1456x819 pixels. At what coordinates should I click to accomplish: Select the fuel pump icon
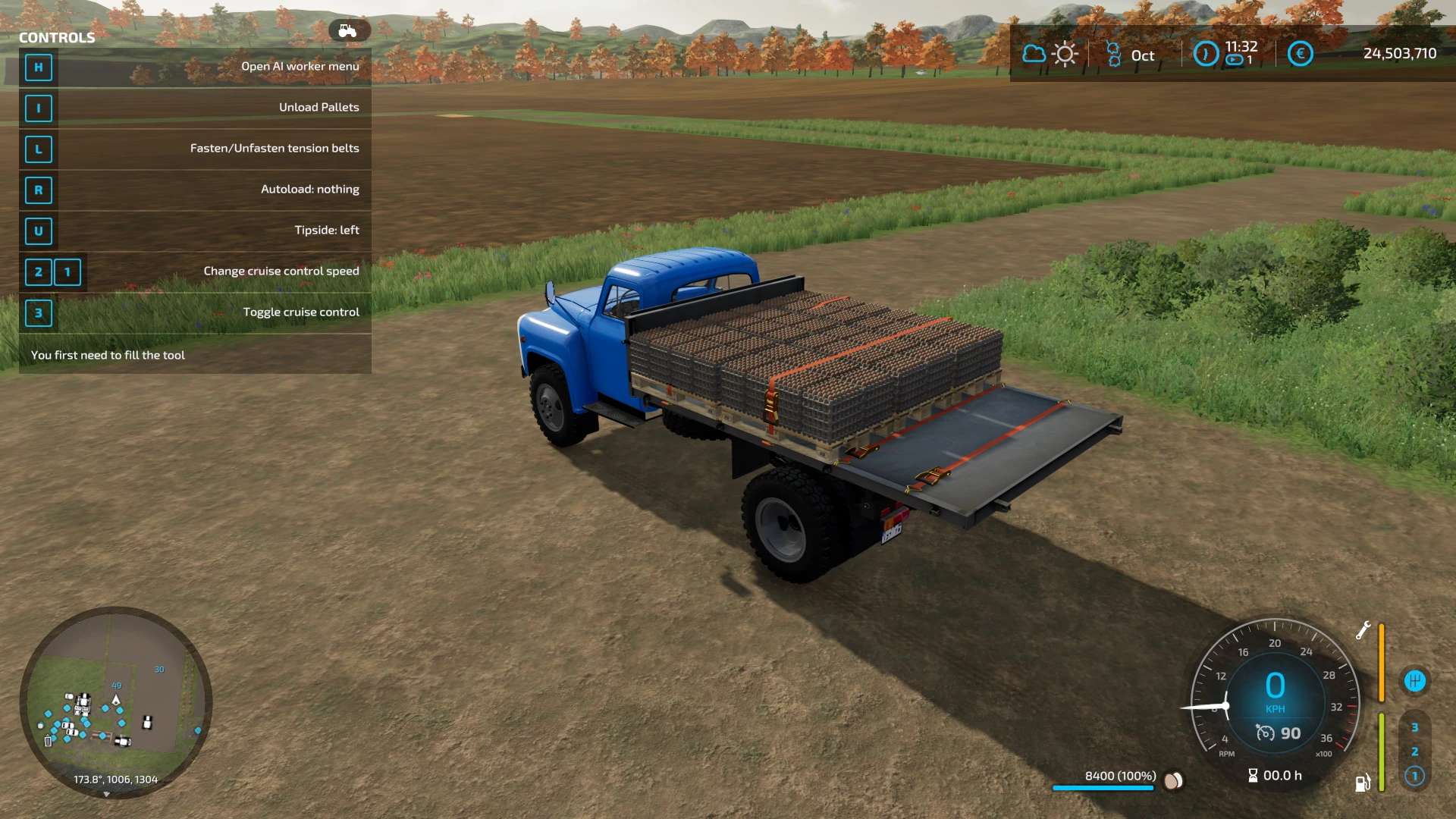[x=1363, y=783]
